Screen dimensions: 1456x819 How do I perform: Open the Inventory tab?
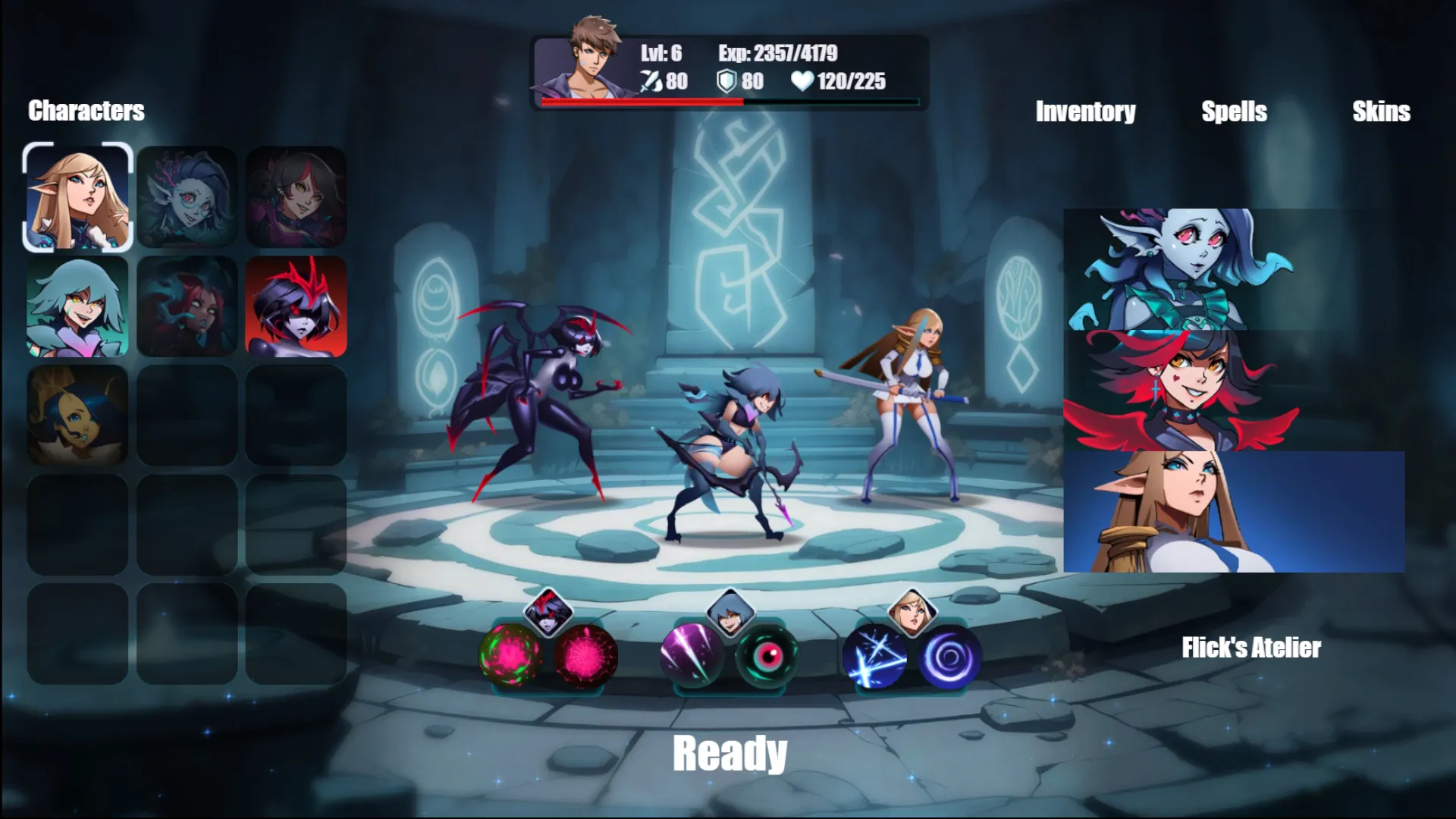tap(1085, 111)
